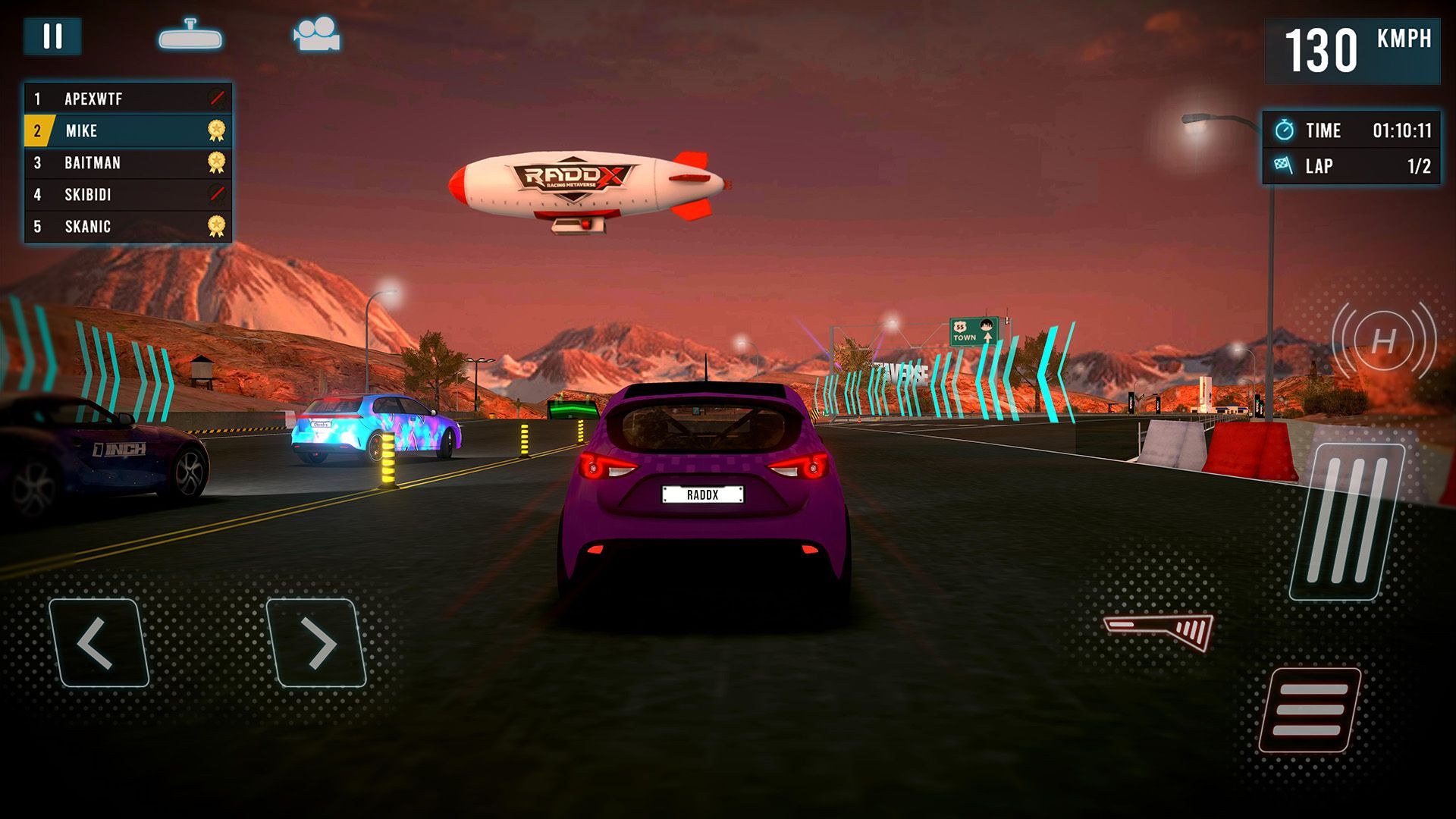Sound the horn button

coord(1383,340)
